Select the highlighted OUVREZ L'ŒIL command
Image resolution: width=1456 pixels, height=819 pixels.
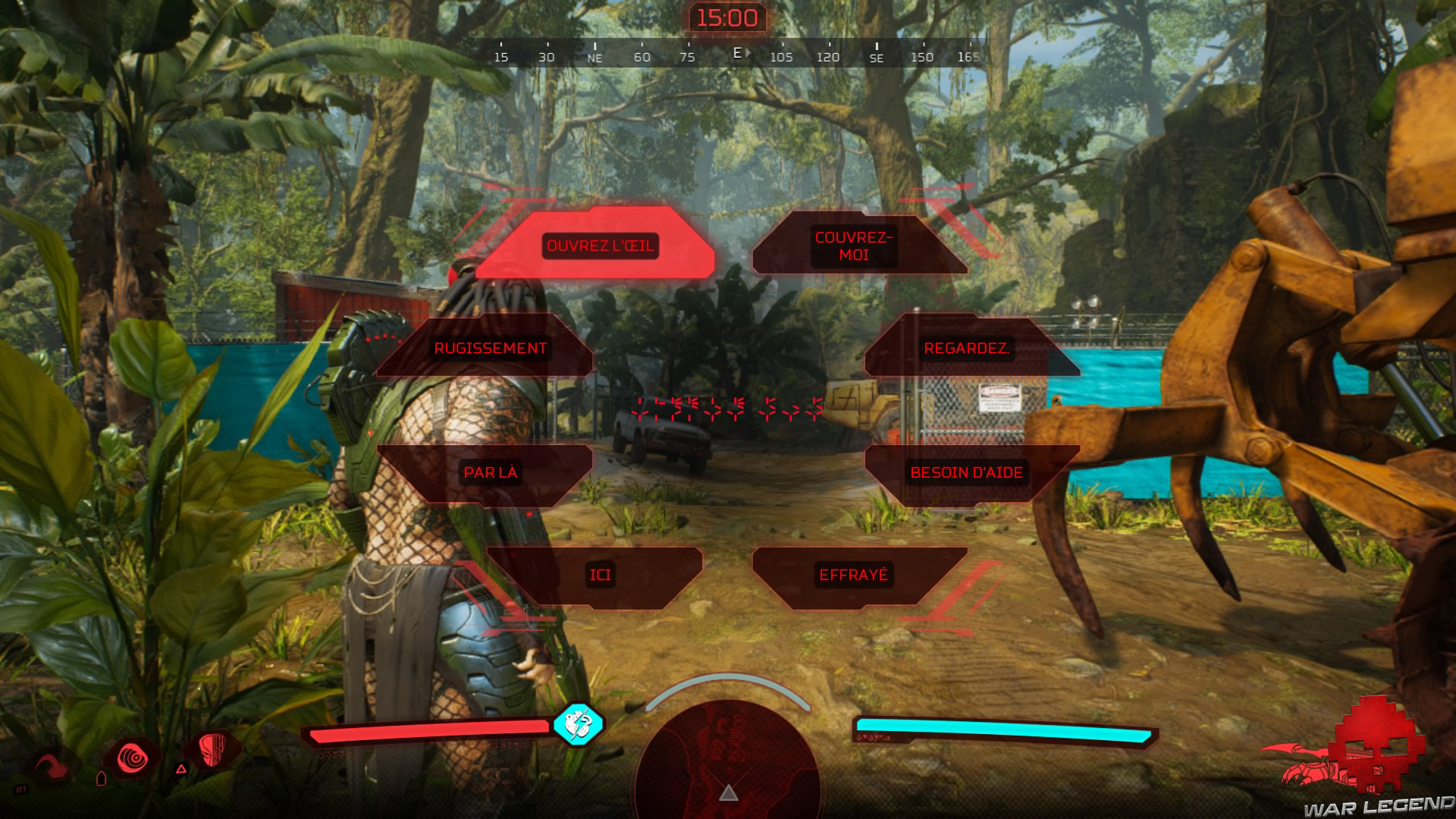pos(599,245)
